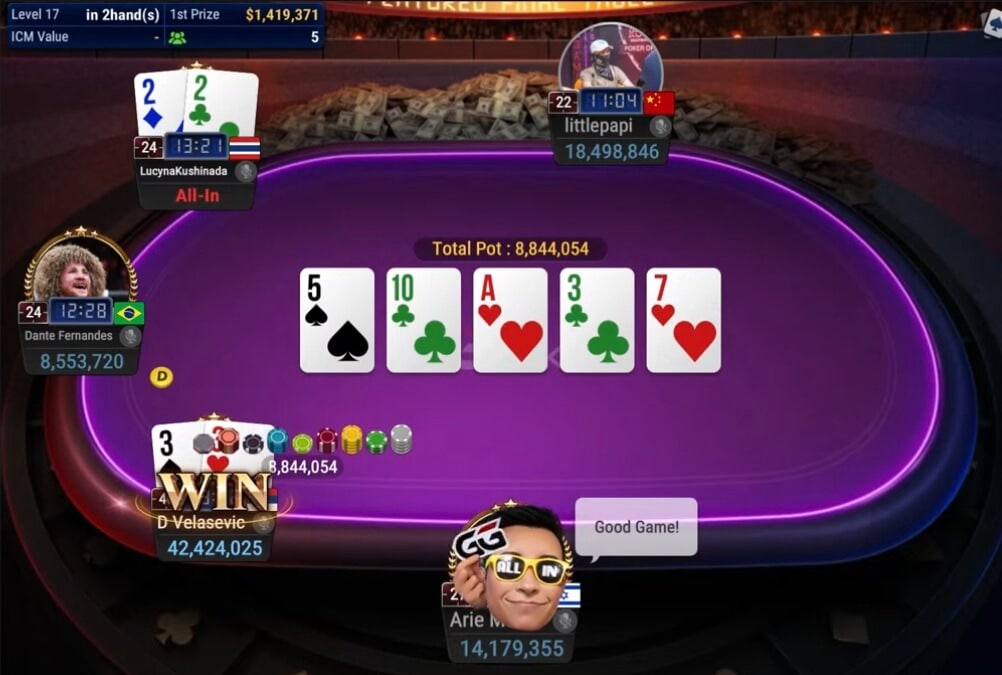Click the microphone icon by Dante Fernandes
The height and width of the screenshot is (675, 1002).
[130, 336]
